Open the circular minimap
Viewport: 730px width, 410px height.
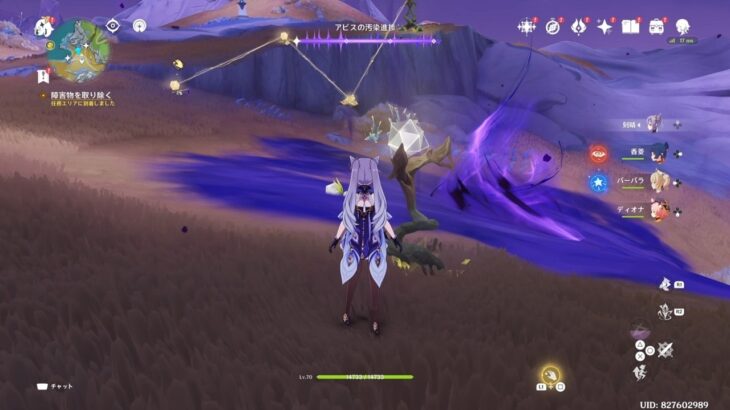[x=79, y=50]
